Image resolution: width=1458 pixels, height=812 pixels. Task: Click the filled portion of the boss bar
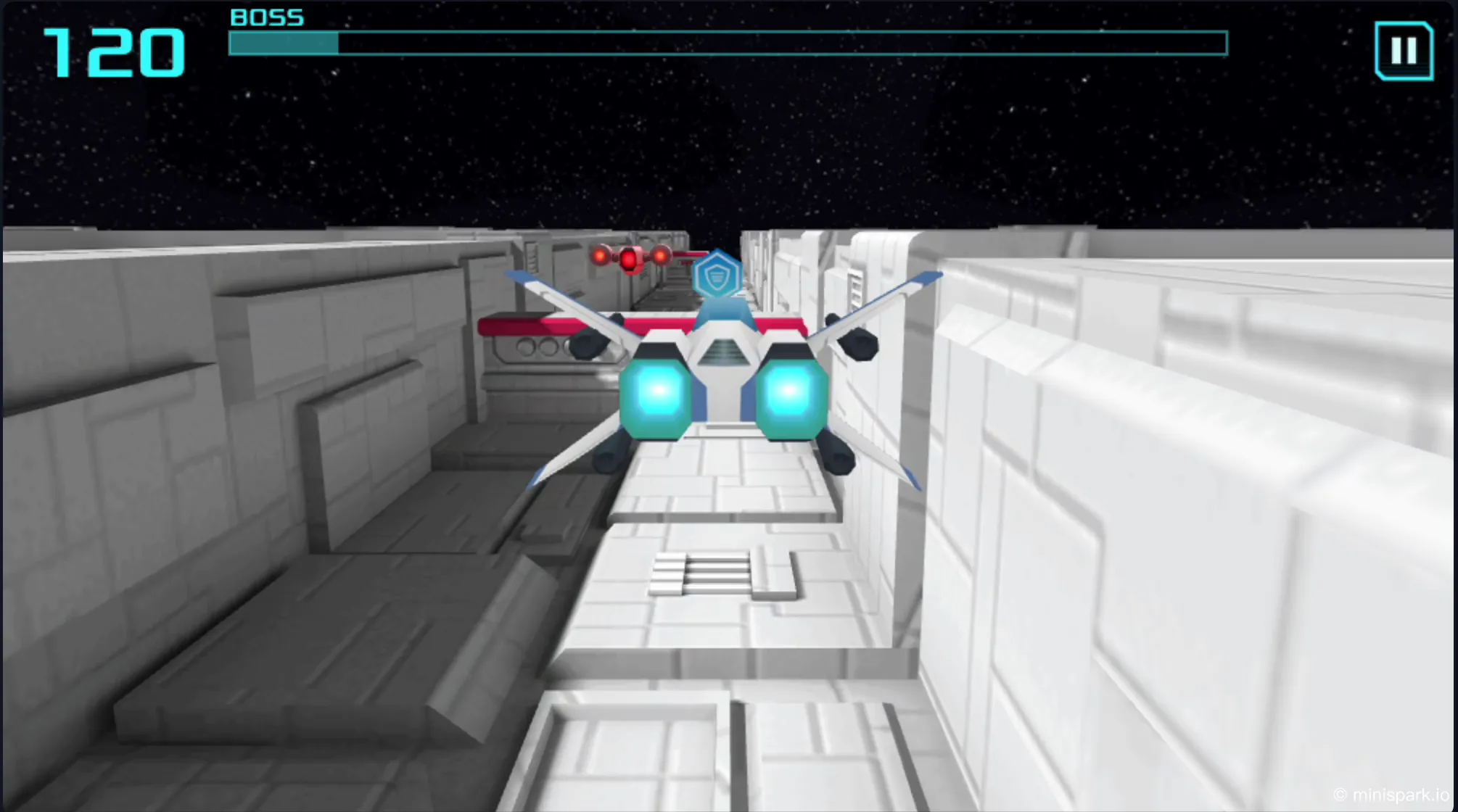[x=283, y=45]
